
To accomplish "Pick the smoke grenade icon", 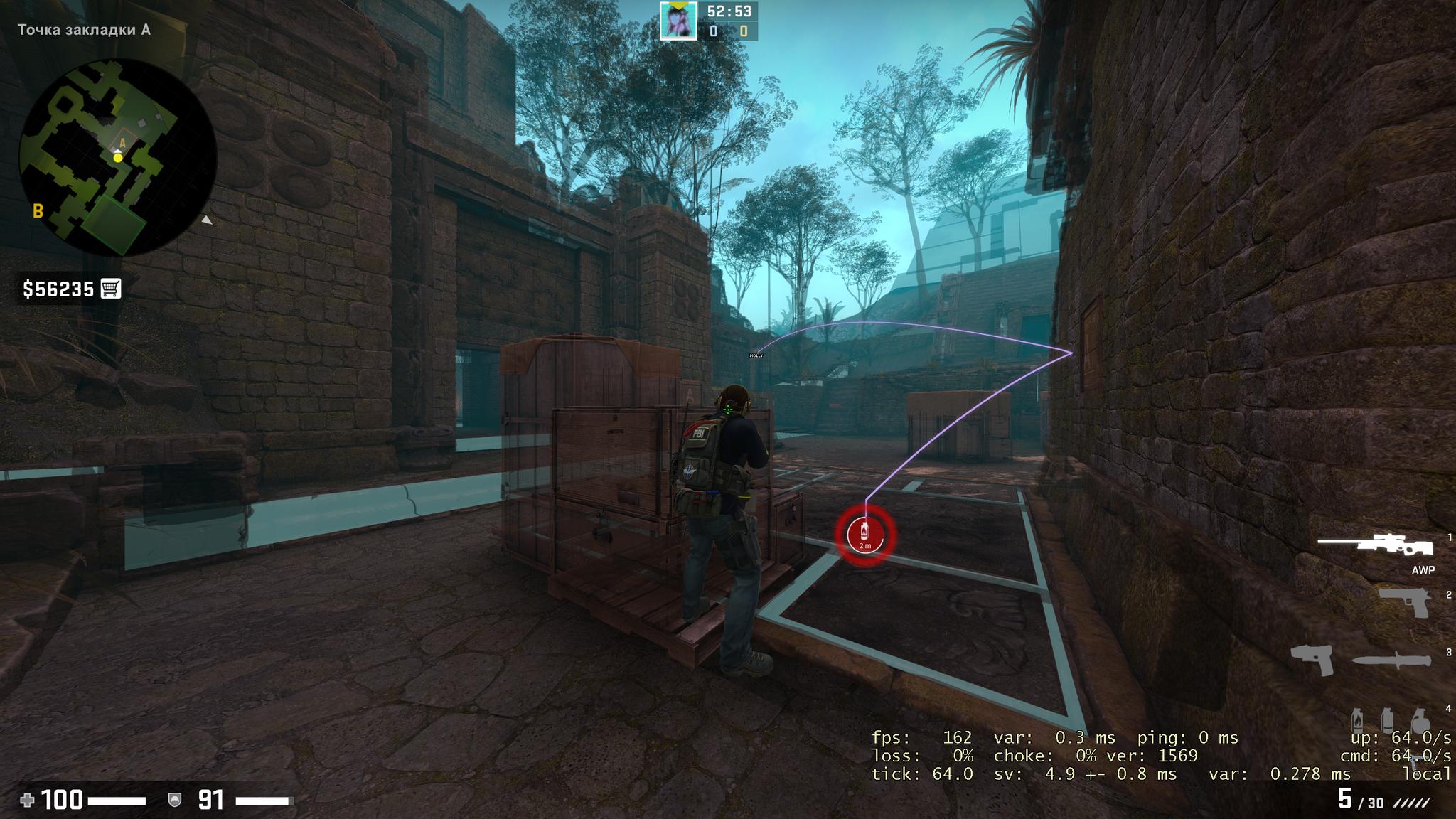I will [x=1387, y=720].
